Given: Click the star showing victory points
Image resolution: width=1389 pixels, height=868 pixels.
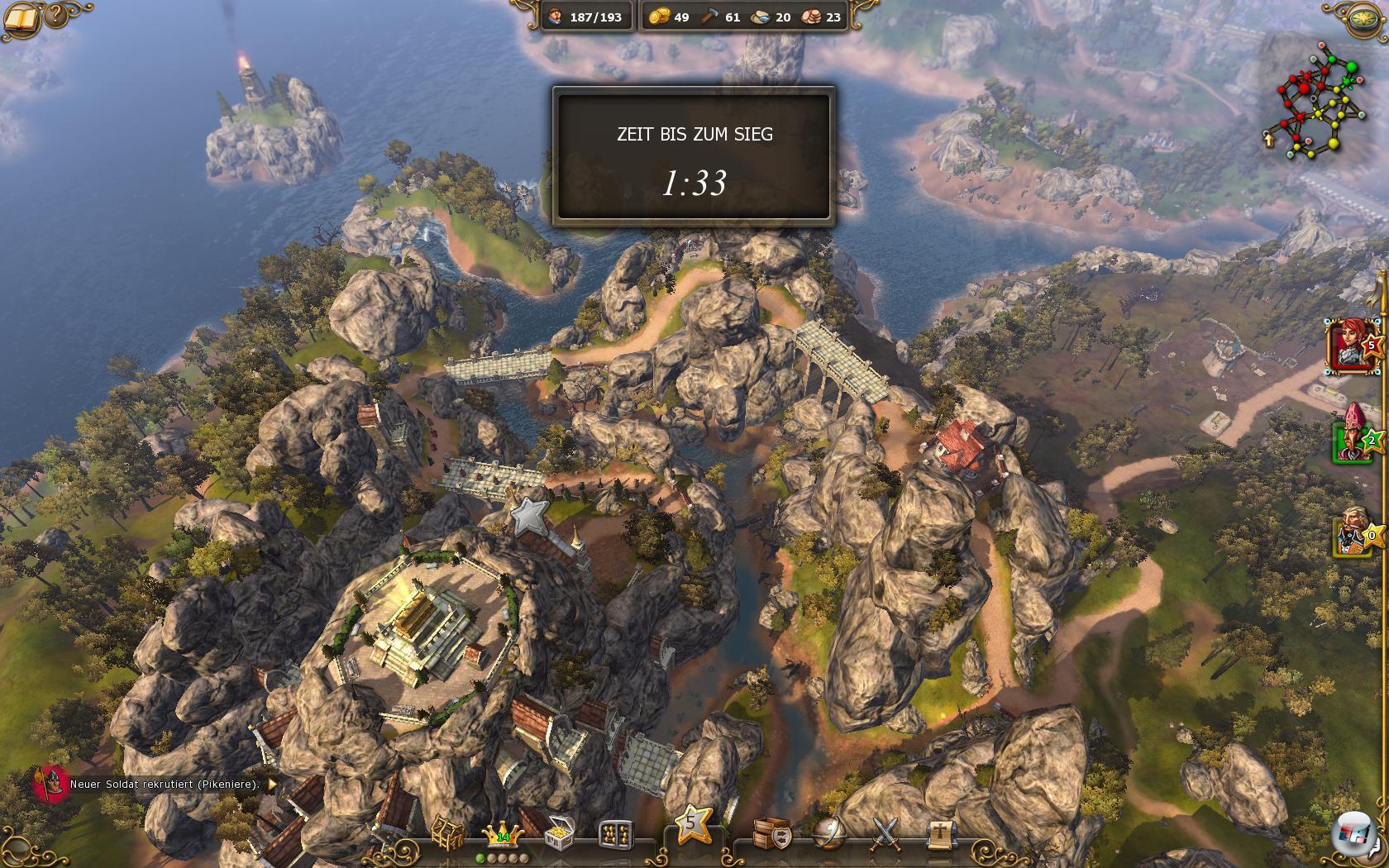Looking at the screenshot, I should pyautogui.click(x=691, y=825).
